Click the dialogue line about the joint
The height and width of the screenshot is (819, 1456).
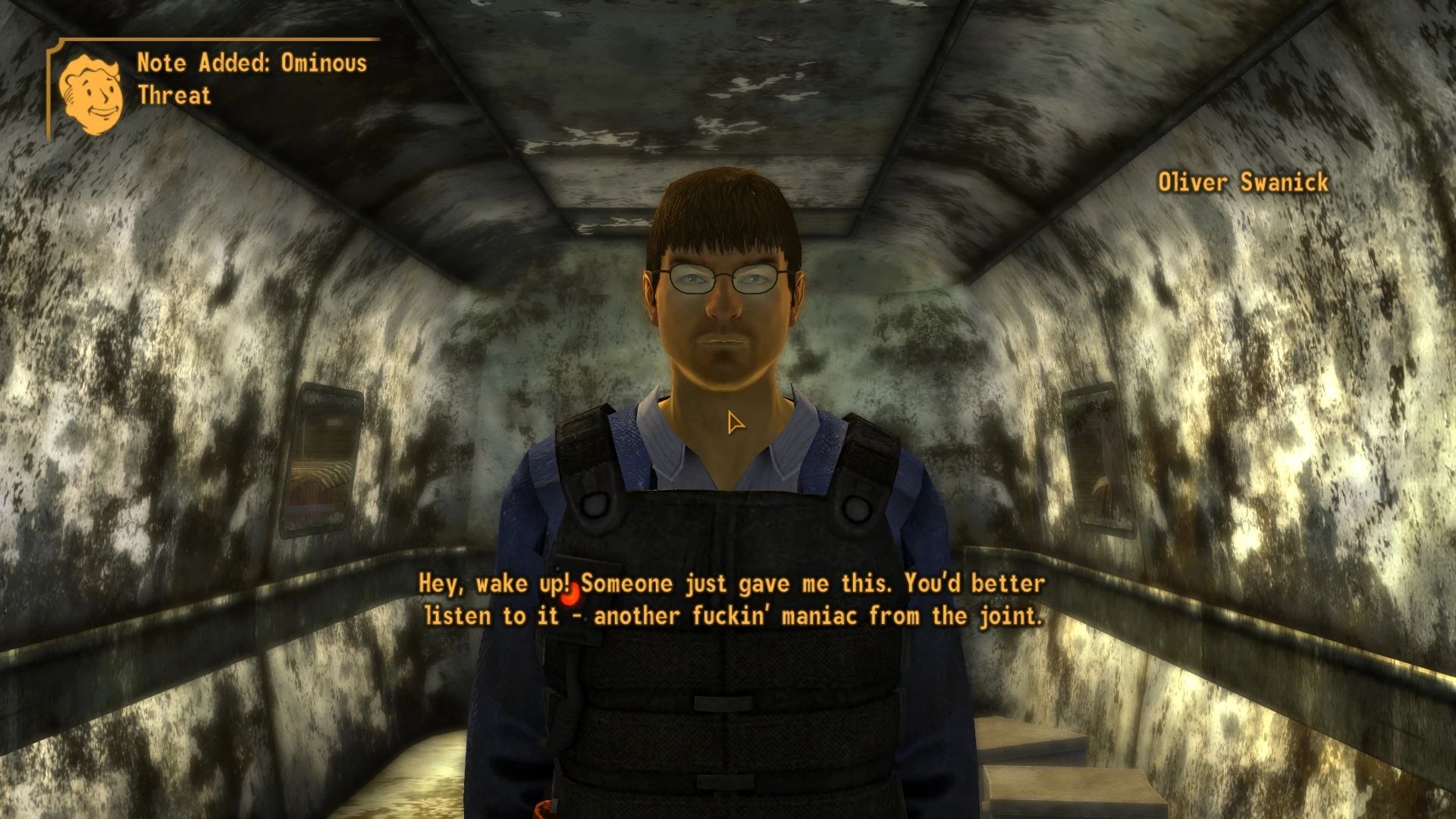[x=732, y=616]
